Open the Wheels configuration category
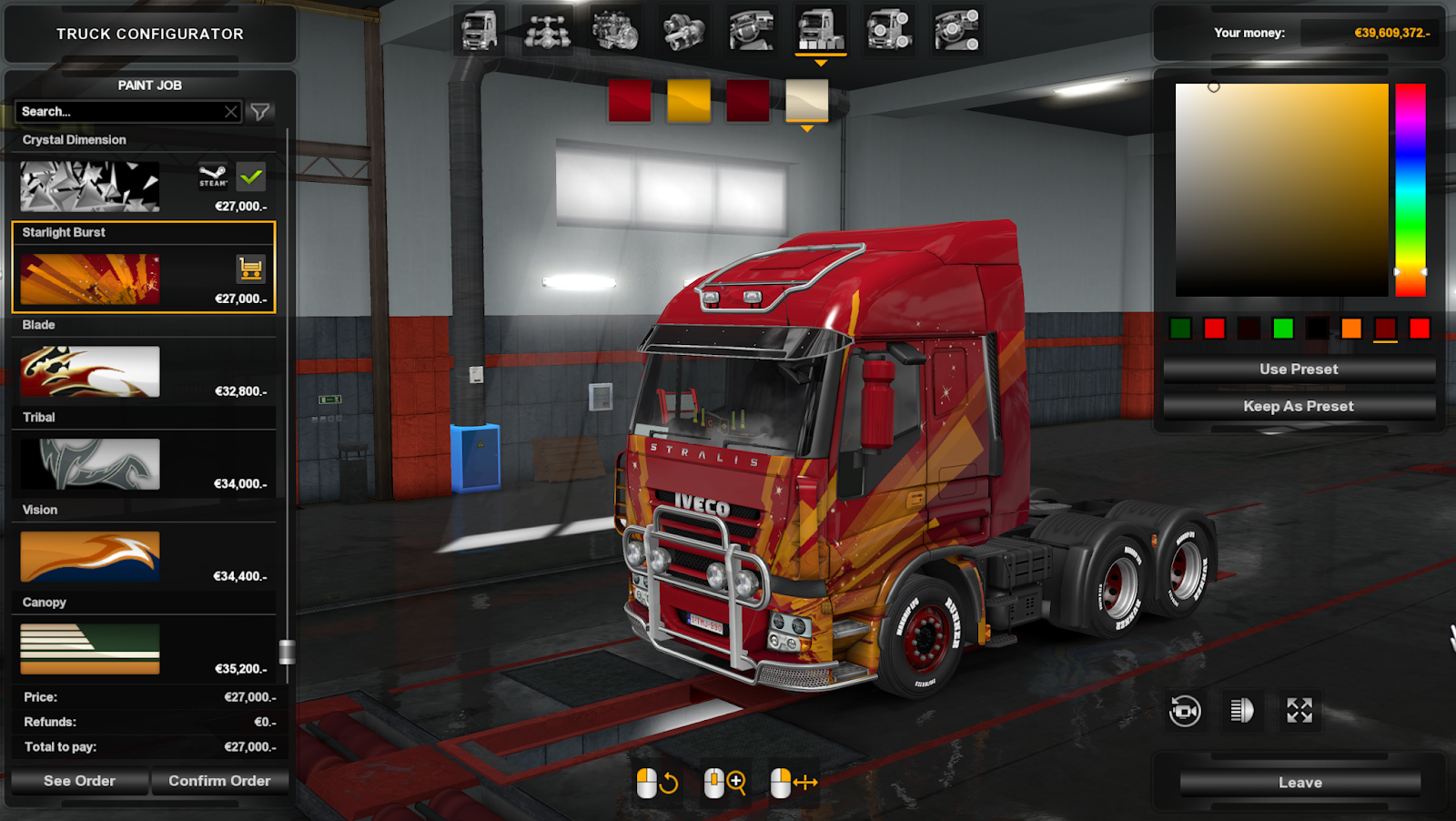The width and height of the screenshot is (1456, 821). (x=888, y=27)
